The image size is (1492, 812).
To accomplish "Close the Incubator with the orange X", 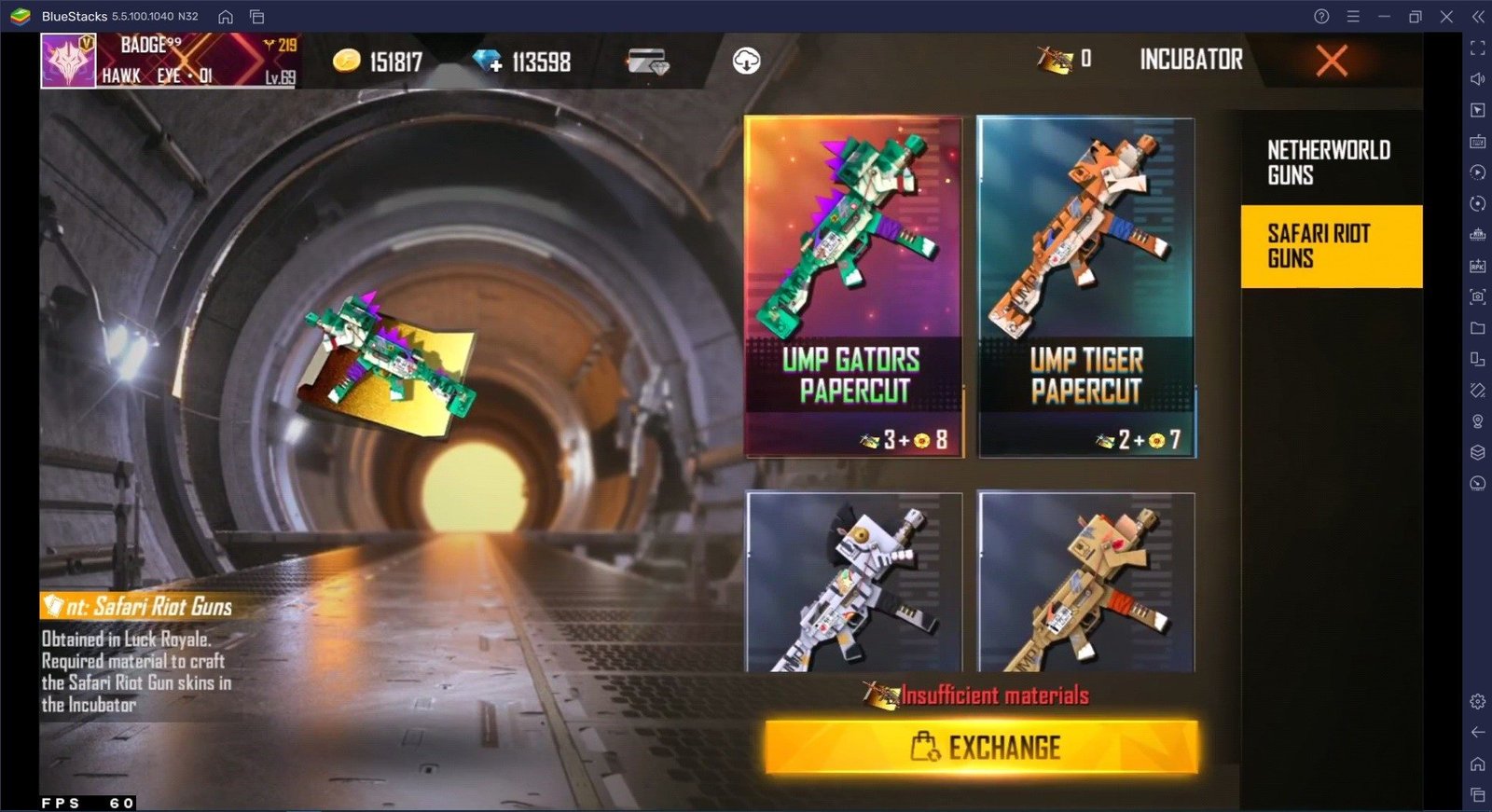I will 1332,62.
